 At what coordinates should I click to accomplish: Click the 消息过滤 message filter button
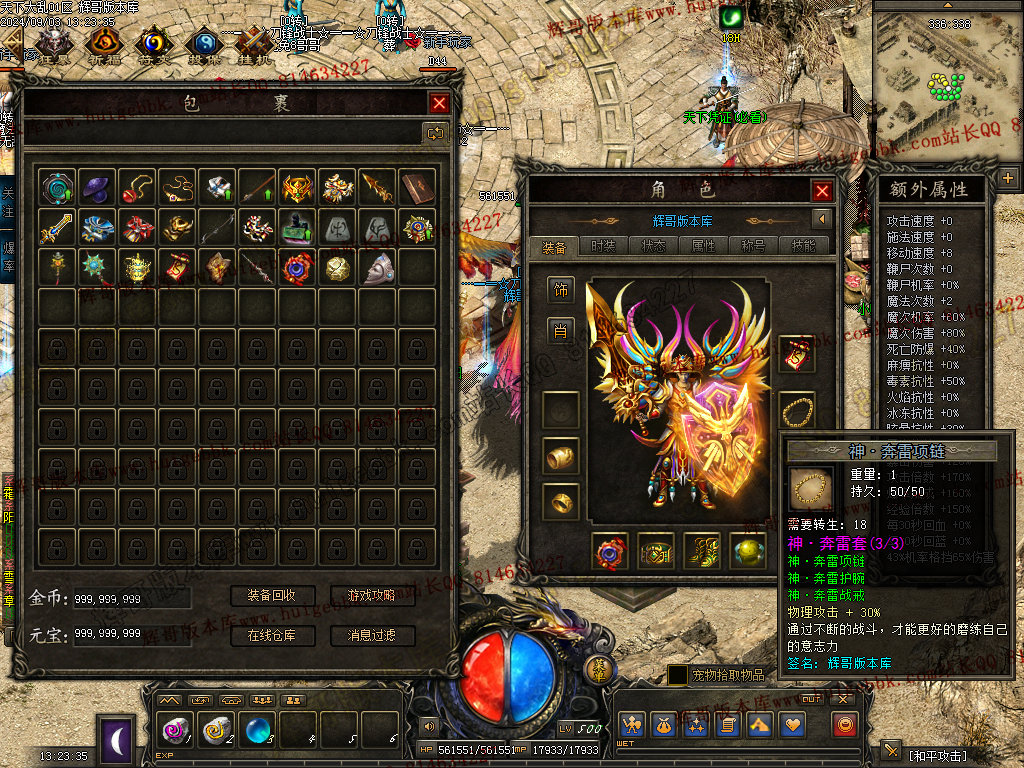[372, 635]
